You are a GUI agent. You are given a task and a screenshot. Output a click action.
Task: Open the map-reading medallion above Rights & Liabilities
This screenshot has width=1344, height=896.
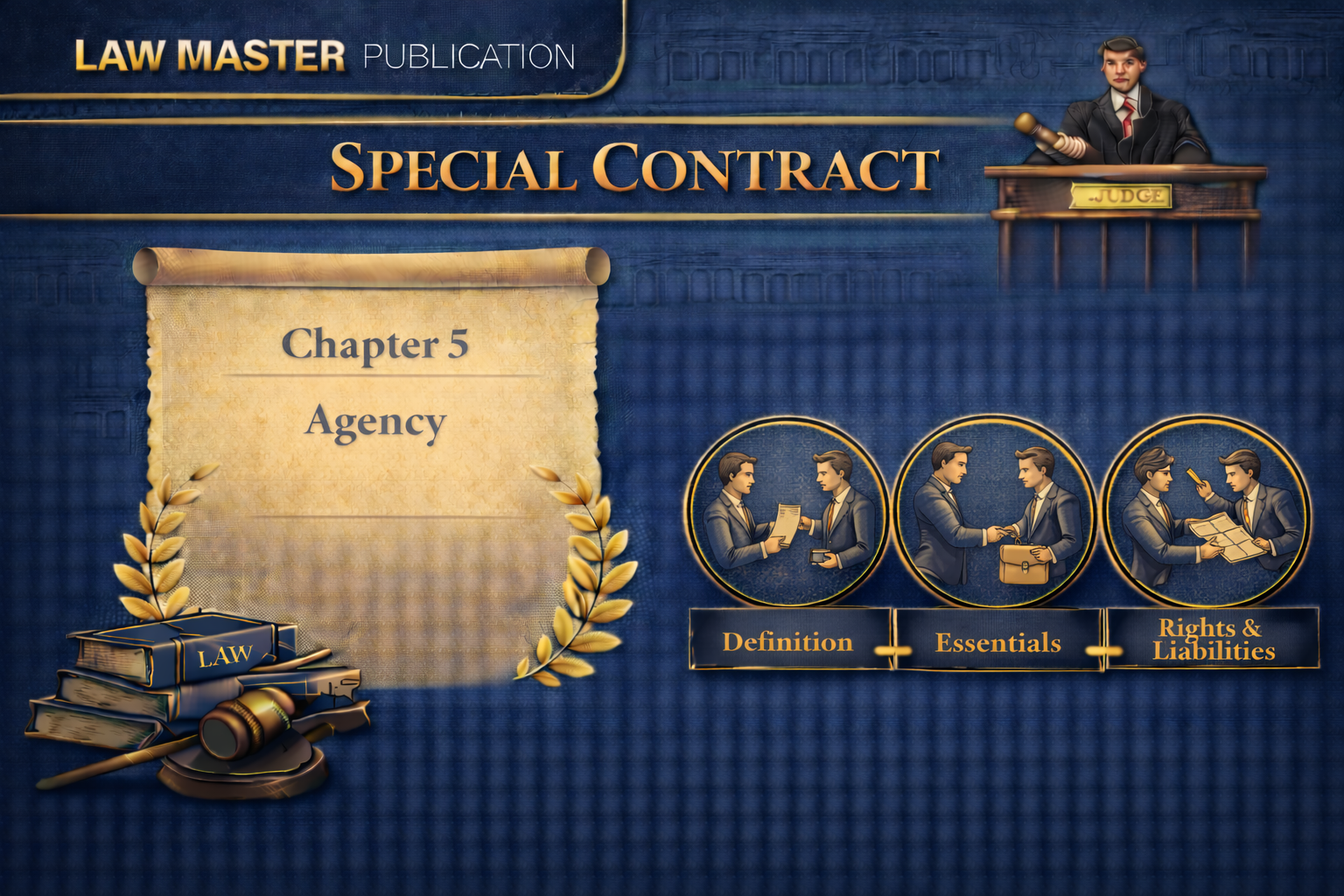point(1205,513)
